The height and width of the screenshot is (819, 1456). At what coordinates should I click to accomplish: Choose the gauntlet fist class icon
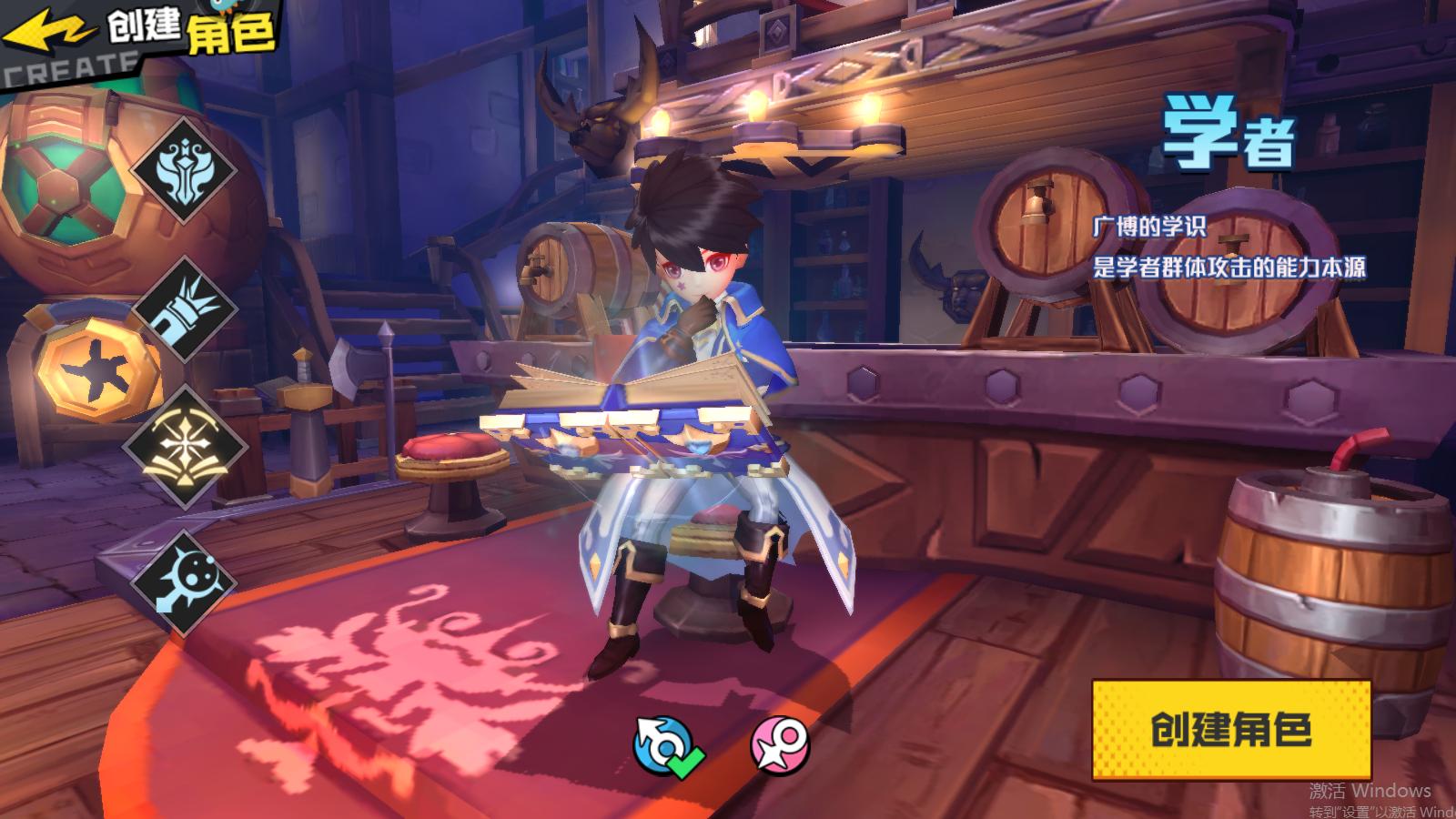186,310
